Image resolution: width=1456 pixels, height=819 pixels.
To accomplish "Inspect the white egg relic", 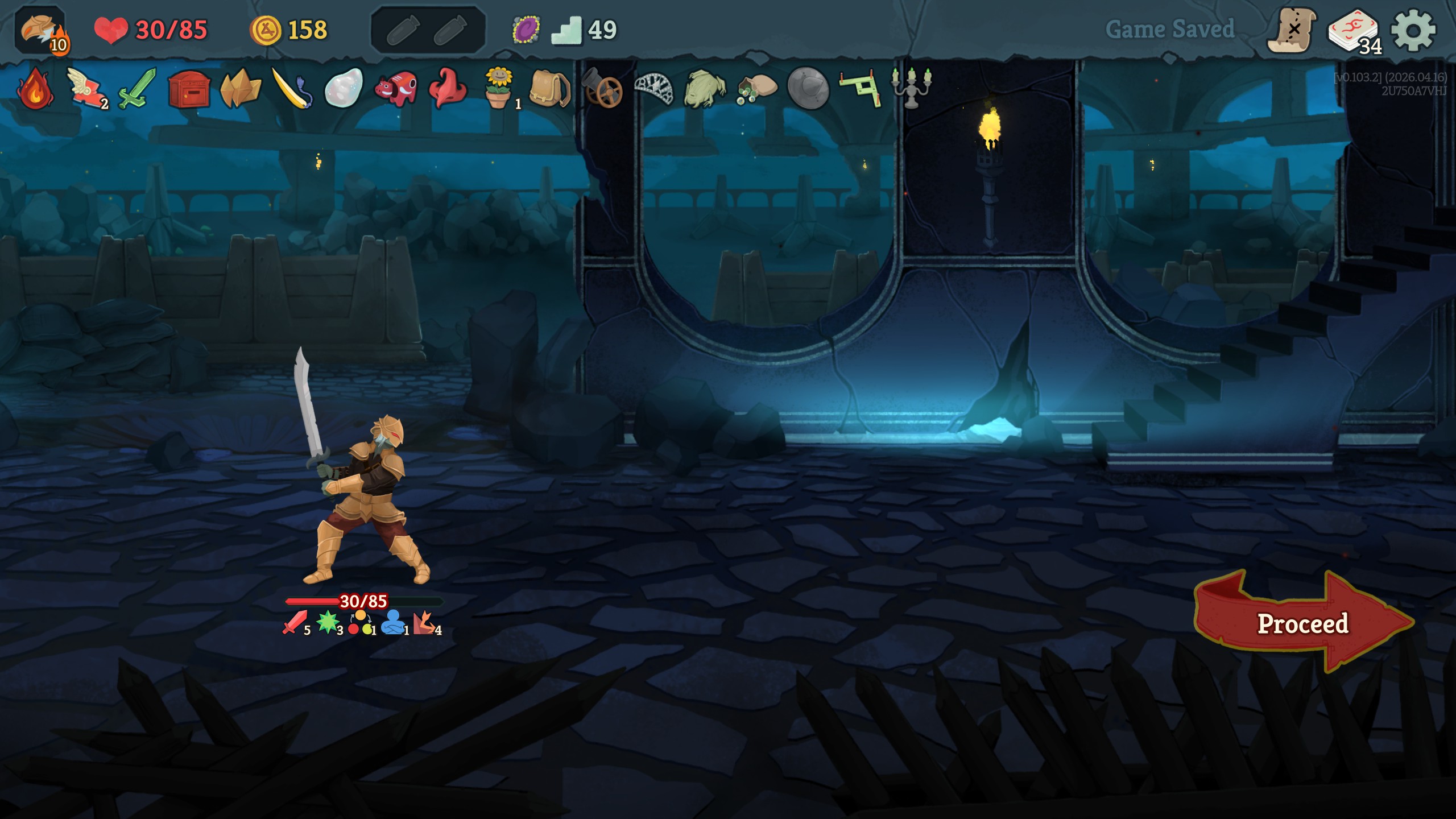I will (344, 89).
